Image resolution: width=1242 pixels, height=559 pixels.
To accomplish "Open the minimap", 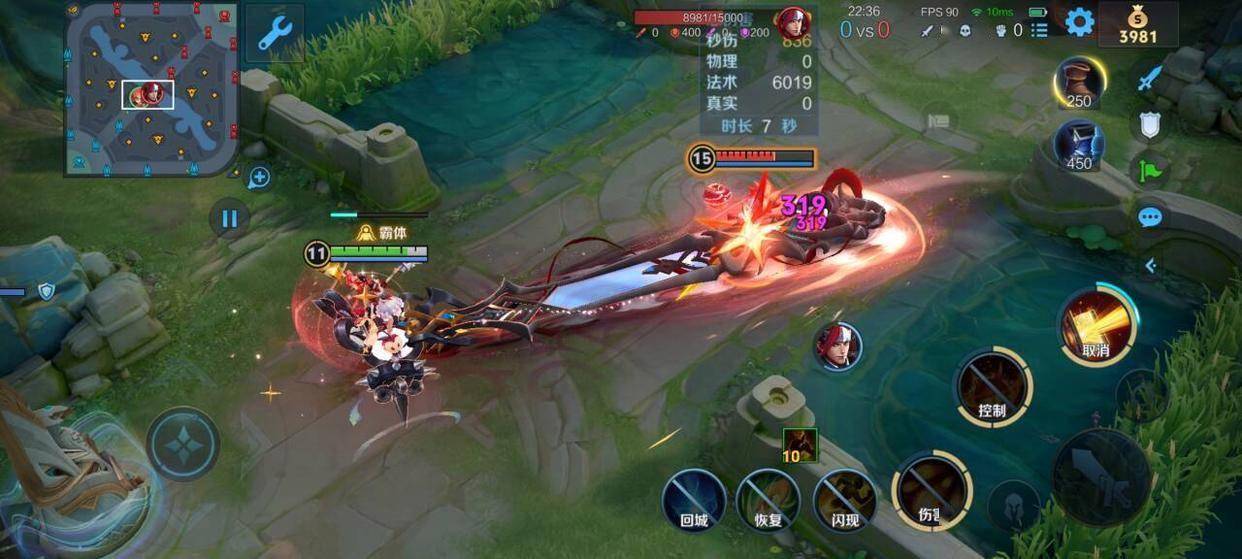I will point(151,88).
